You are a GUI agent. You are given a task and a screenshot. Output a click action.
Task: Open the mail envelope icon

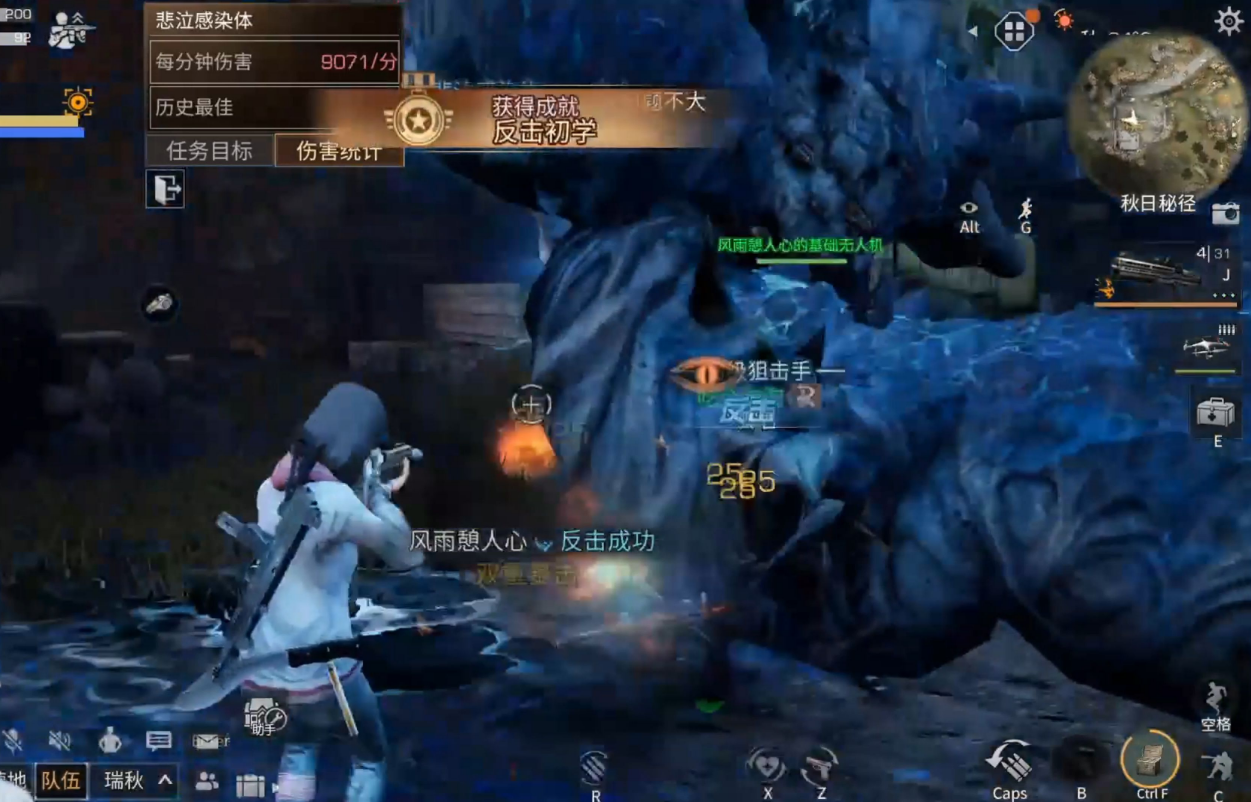[x=209, y=741]
